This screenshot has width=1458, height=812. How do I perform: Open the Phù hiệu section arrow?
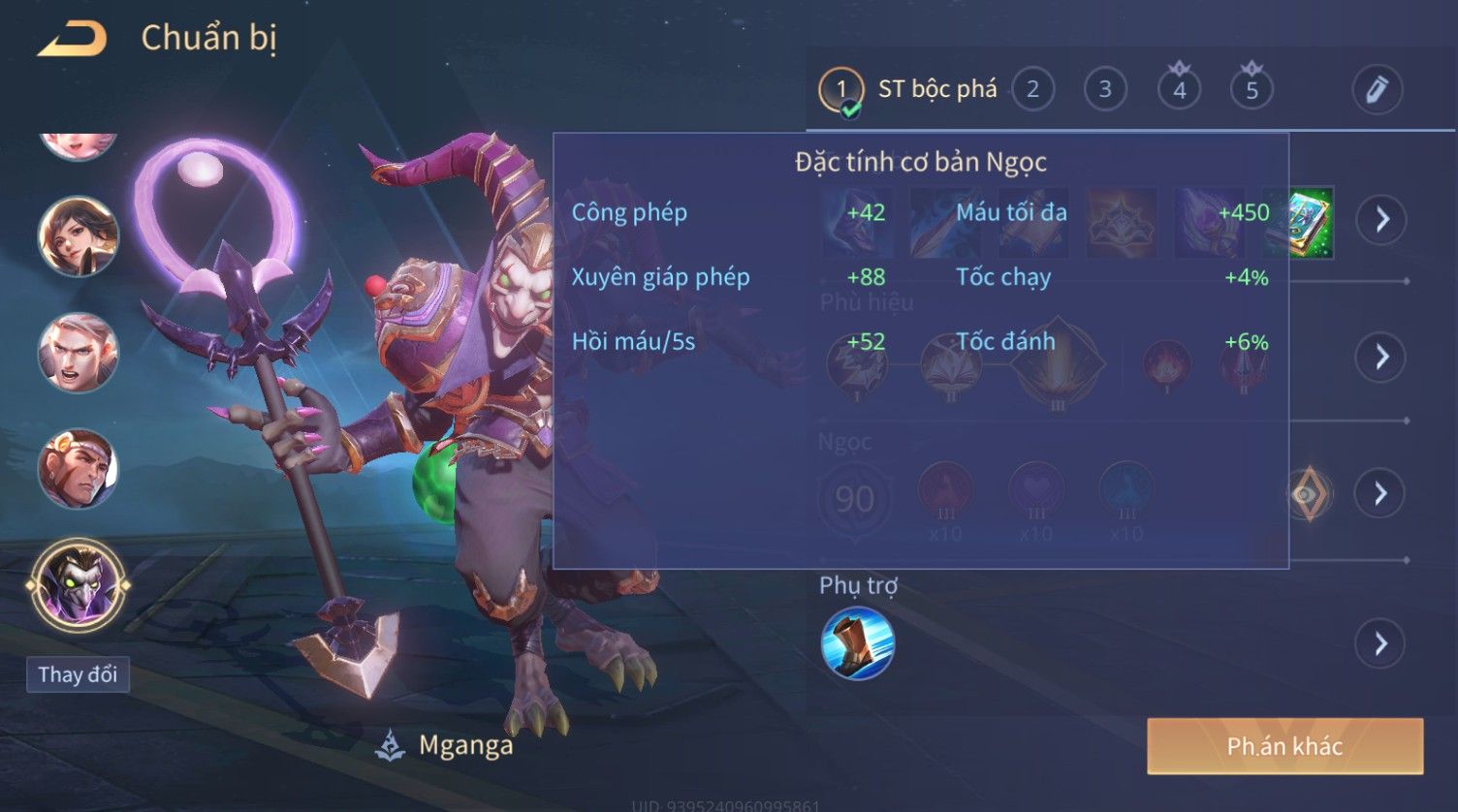[x=1381, y=358]
